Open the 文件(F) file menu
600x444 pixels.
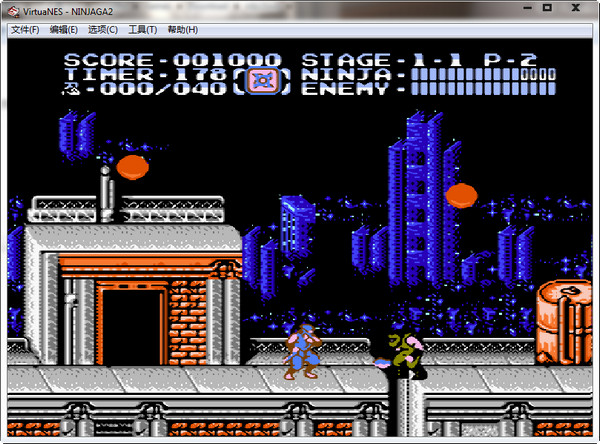(24, 30)
